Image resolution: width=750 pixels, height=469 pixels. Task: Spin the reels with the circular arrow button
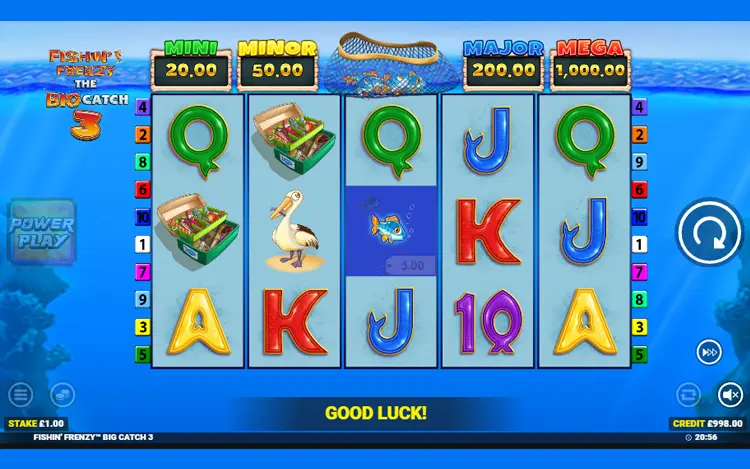pyautogui.click(x=708, y=234)
